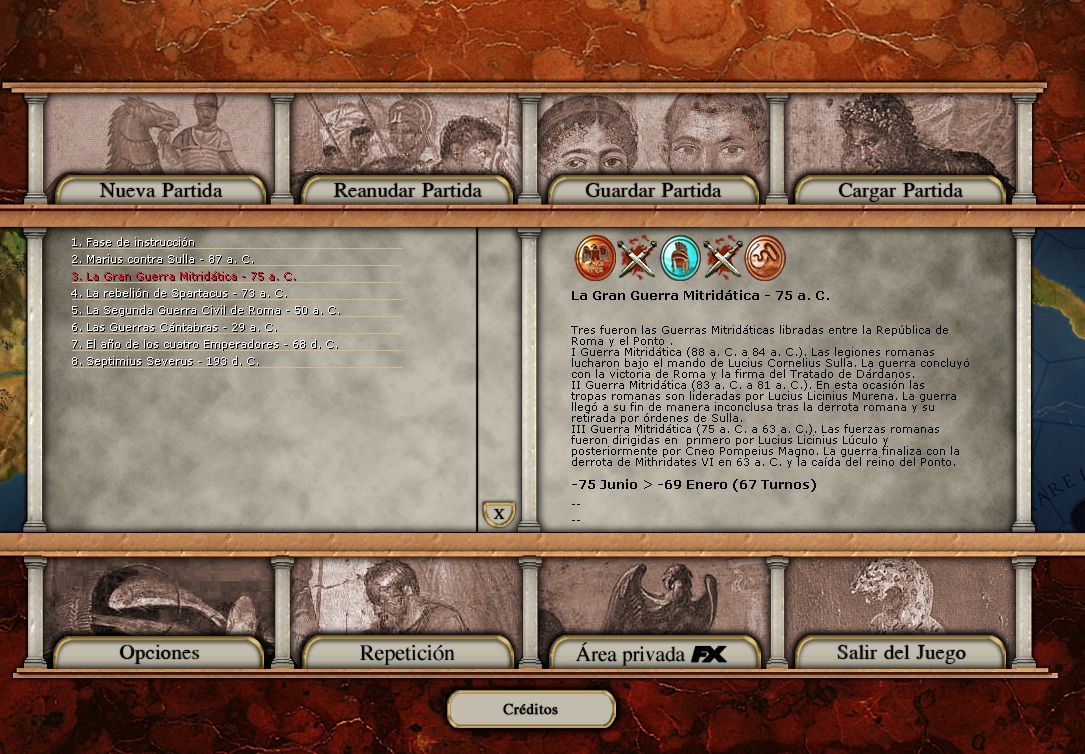Start a new game with Nueva Partida
Viewport: 1085px width, 754px height.
pyautogui.click(x=161, y=190)
